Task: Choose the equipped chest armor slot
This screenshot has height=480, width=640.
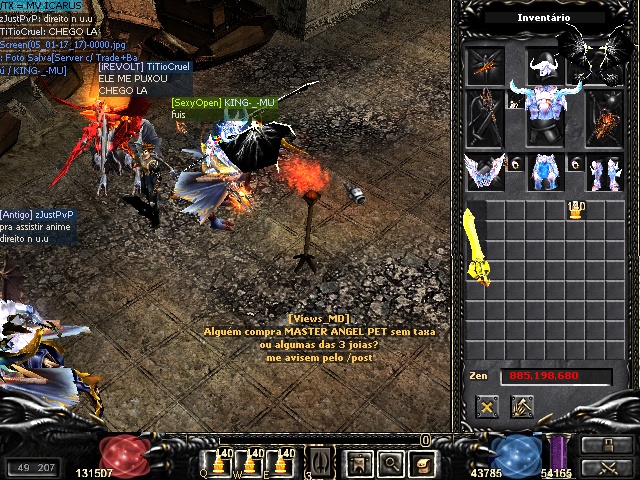Action: pos(545,116)
